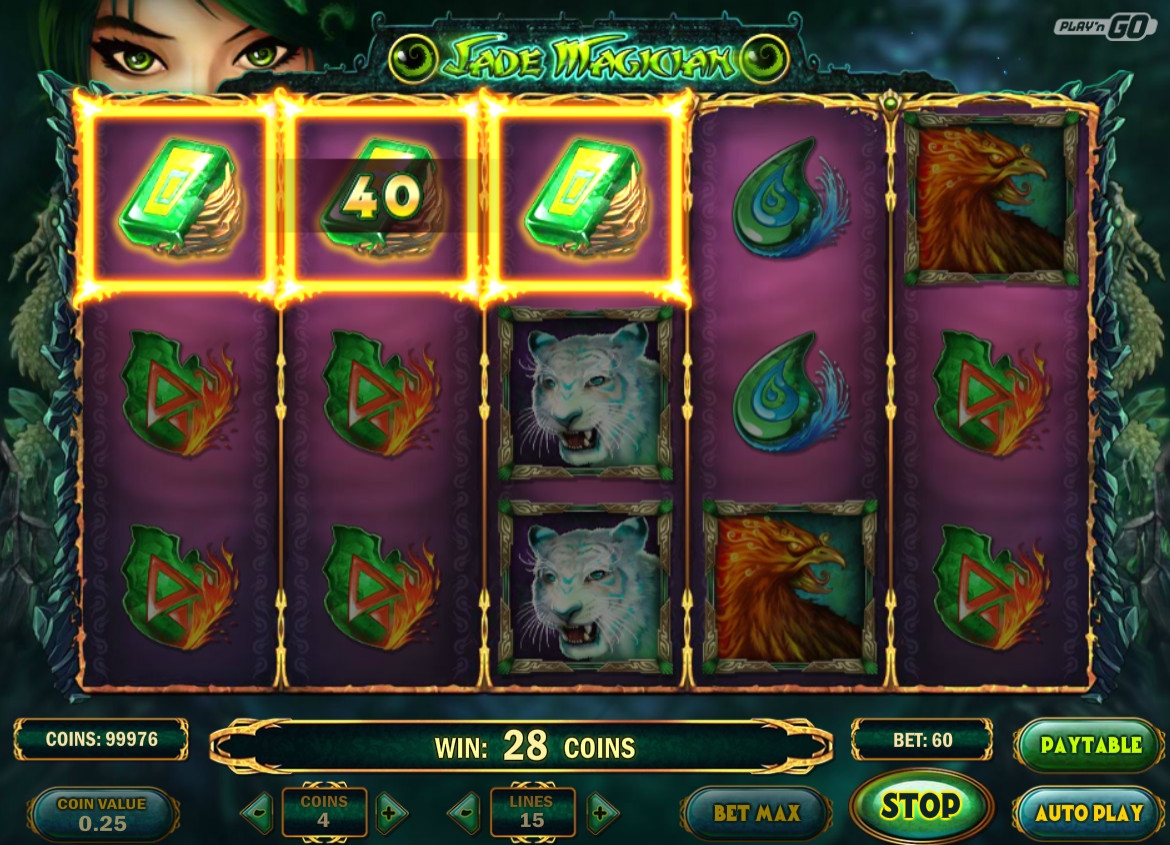Activate Auto Play
1170x845 pixels.
(1088, 813)
